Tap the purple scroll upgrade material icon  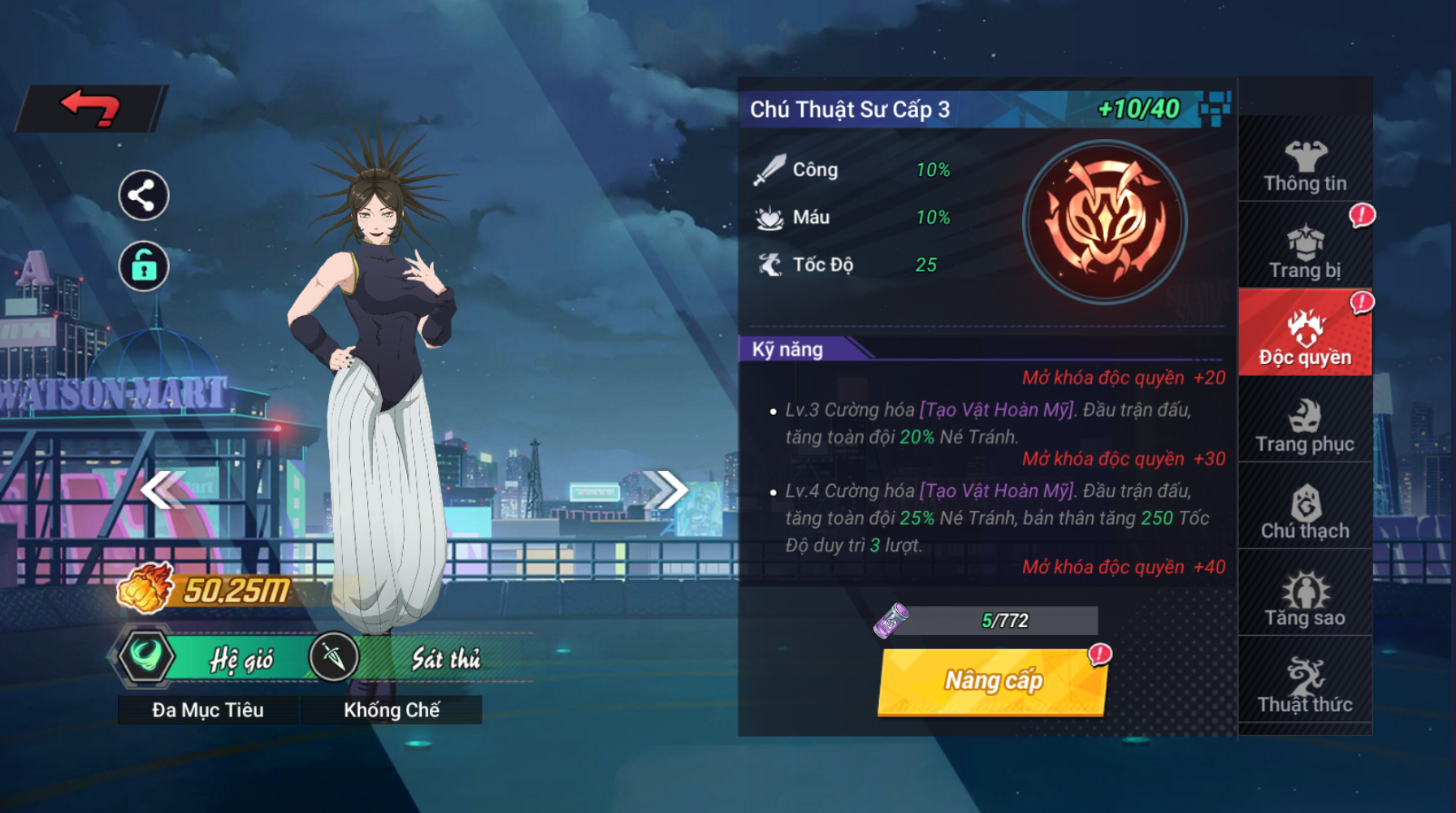(x=891, y=621)
